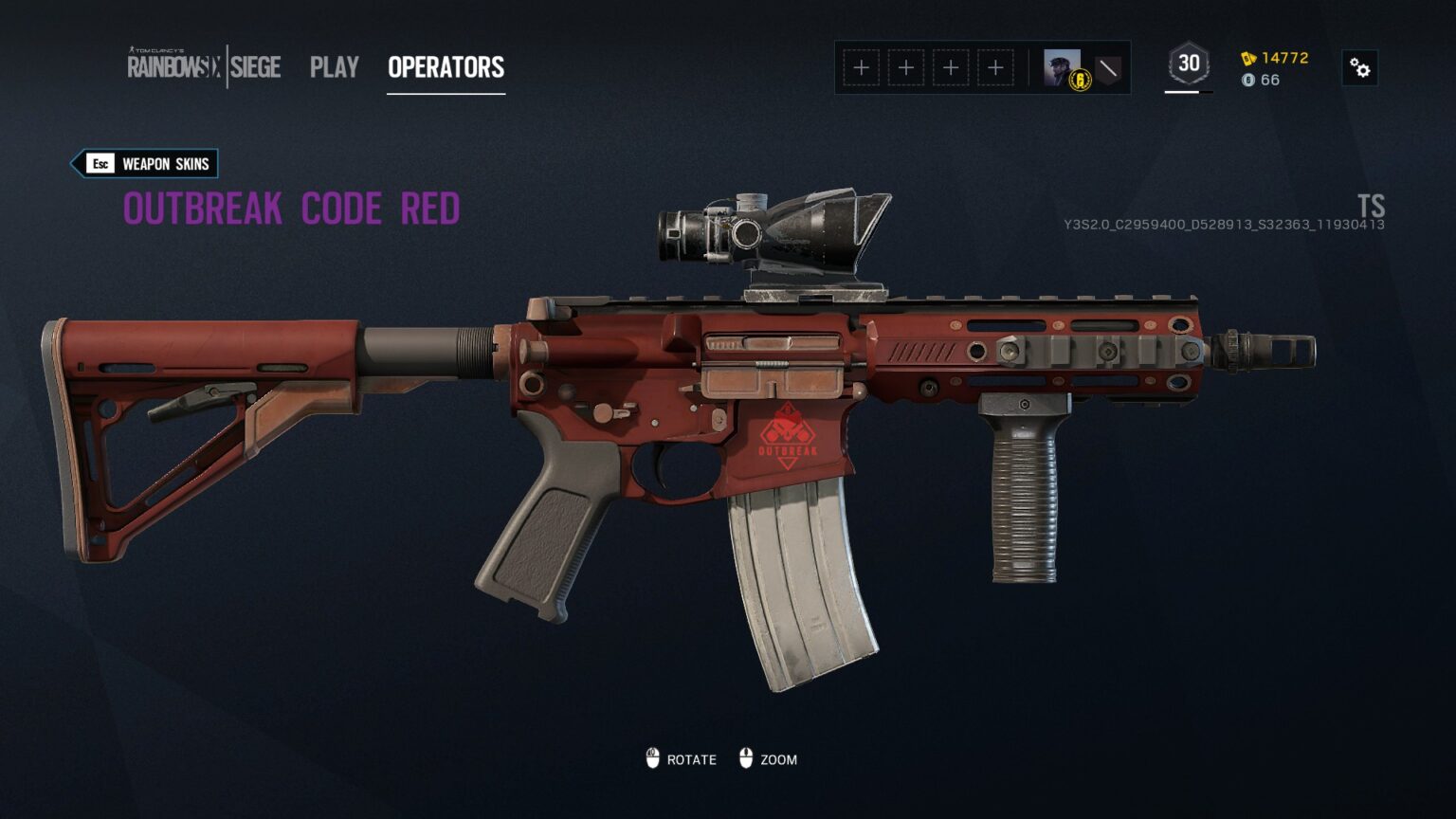Select the OPERATORS menu item

tap(446, 66)
